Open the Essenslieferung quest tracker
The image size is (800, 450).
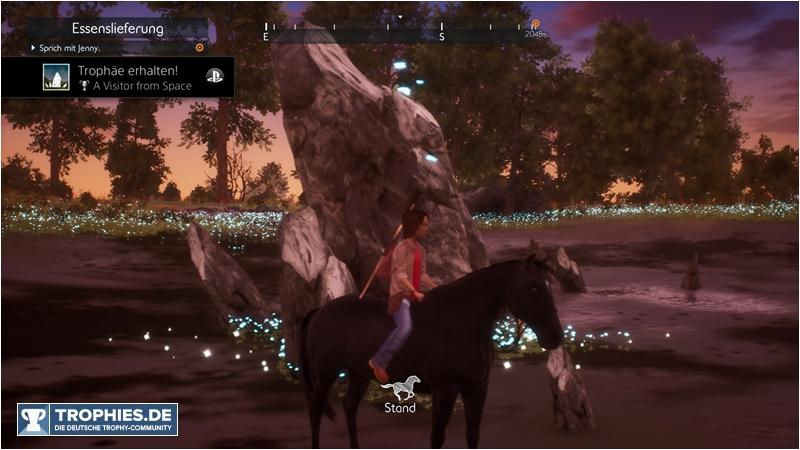(x=118, y=28)
